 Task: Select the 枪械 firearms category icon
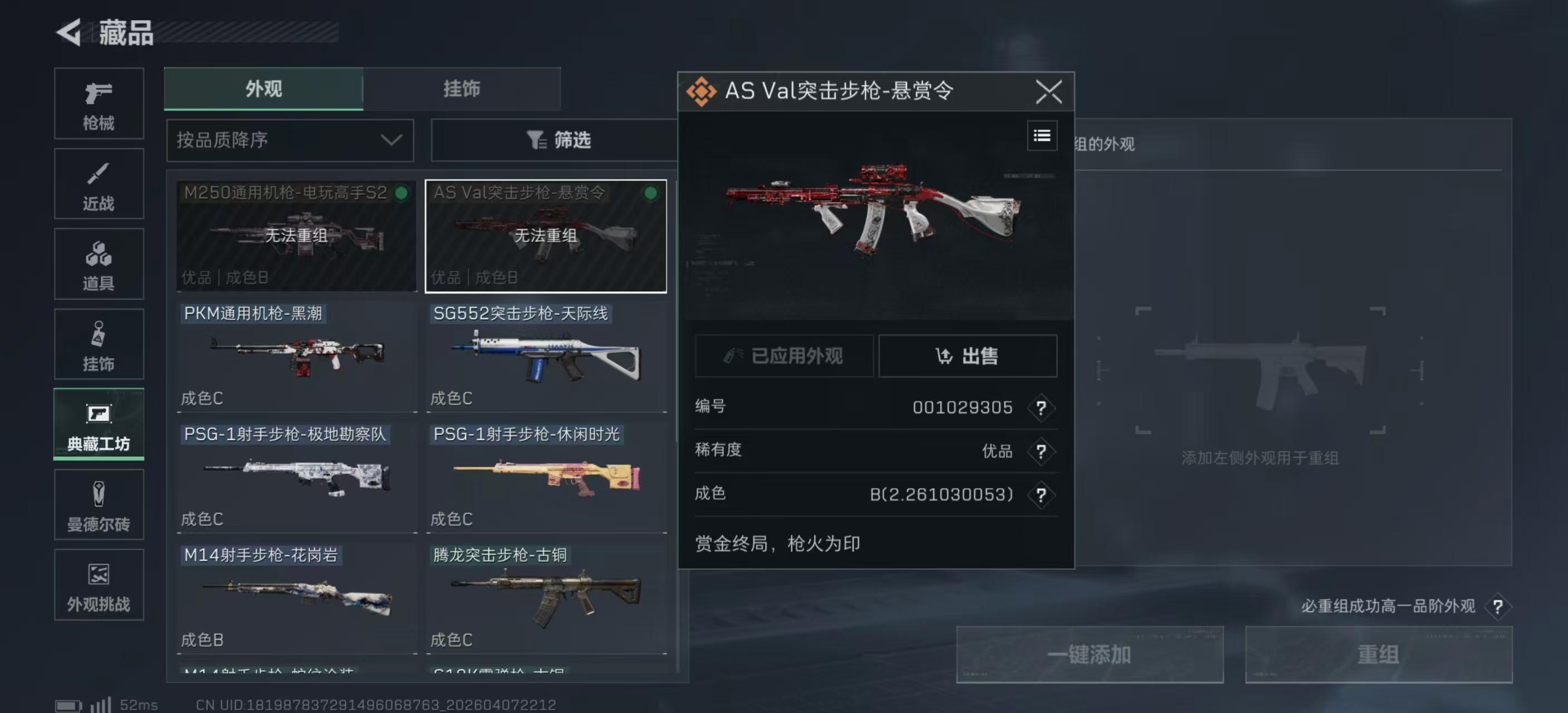click(x=98, y=104)
